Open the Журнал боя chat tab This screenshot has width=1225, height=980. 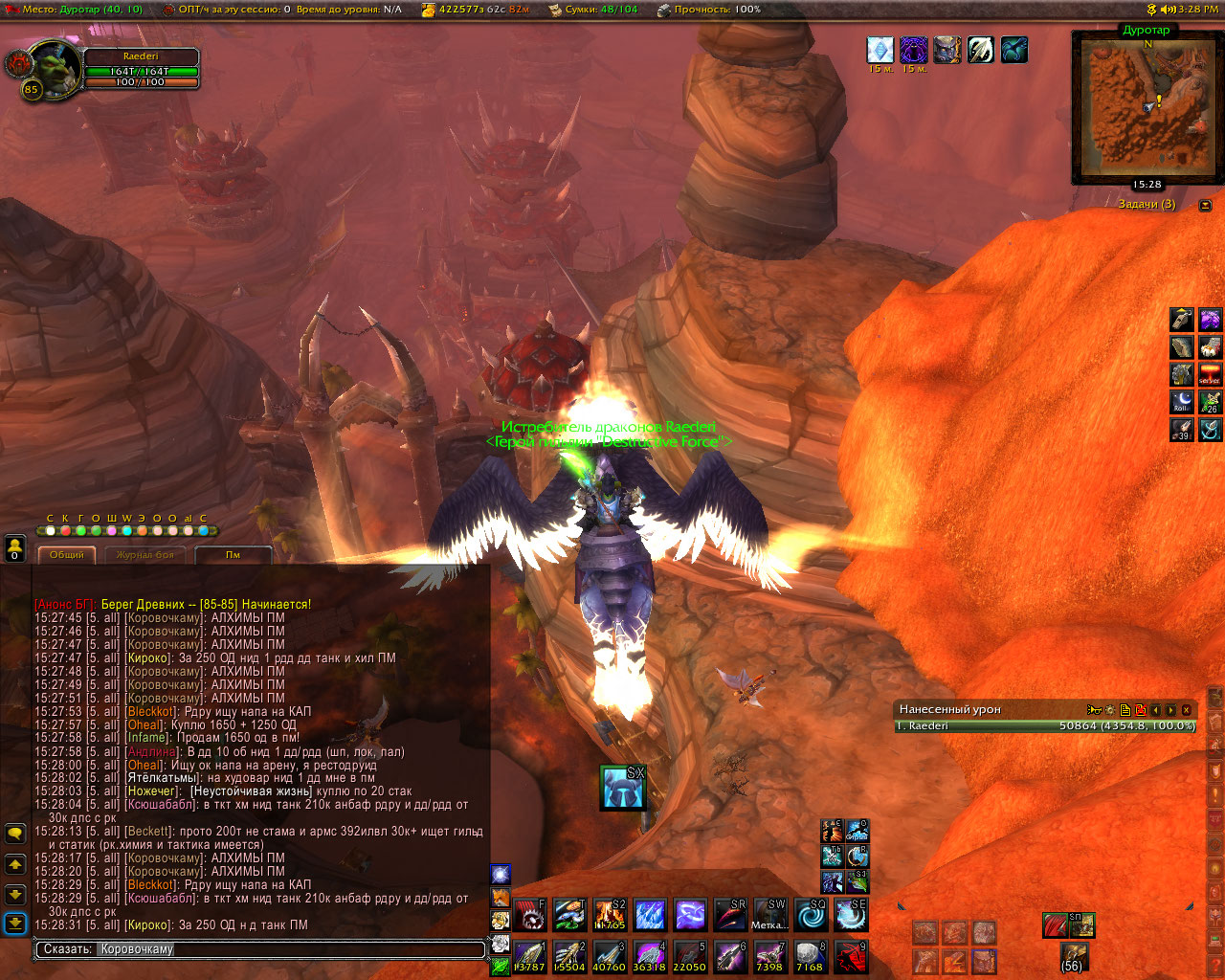(x=145, y=555)
